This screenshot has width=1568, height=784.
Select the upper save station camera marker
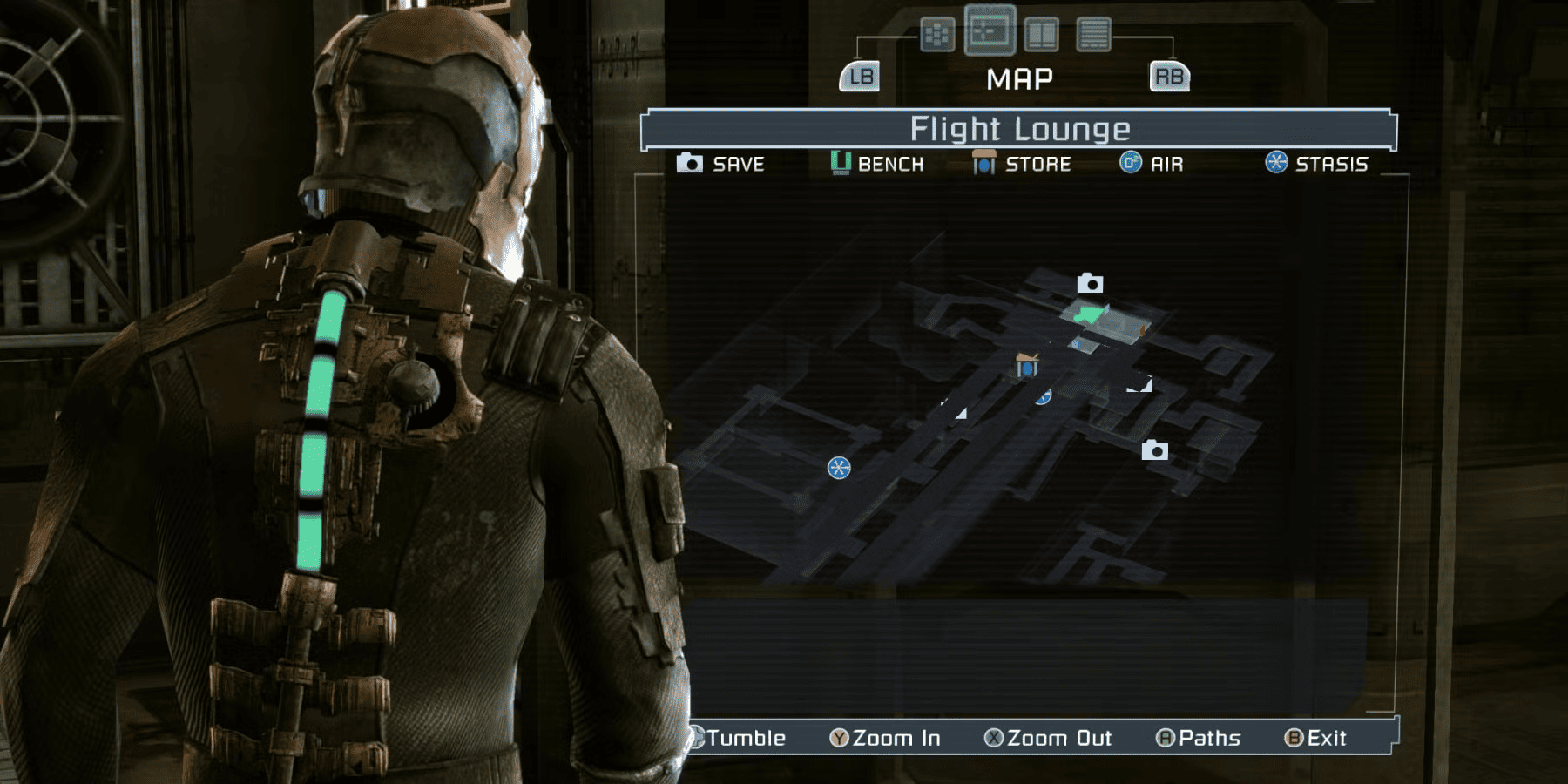click(x=1090, y=282)
